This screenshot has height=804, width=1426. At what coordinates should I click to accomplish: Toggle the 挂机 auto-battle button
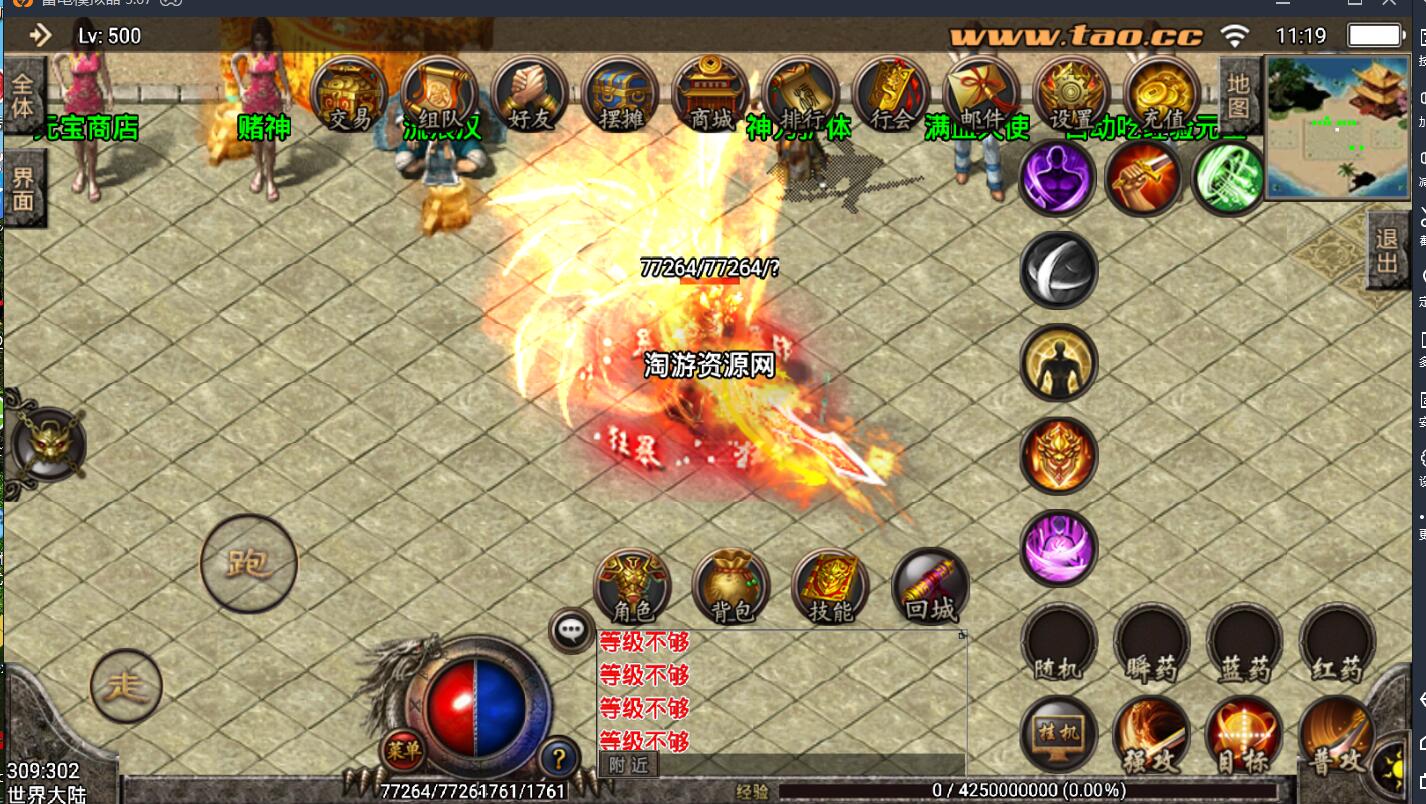coord(1059,734)
